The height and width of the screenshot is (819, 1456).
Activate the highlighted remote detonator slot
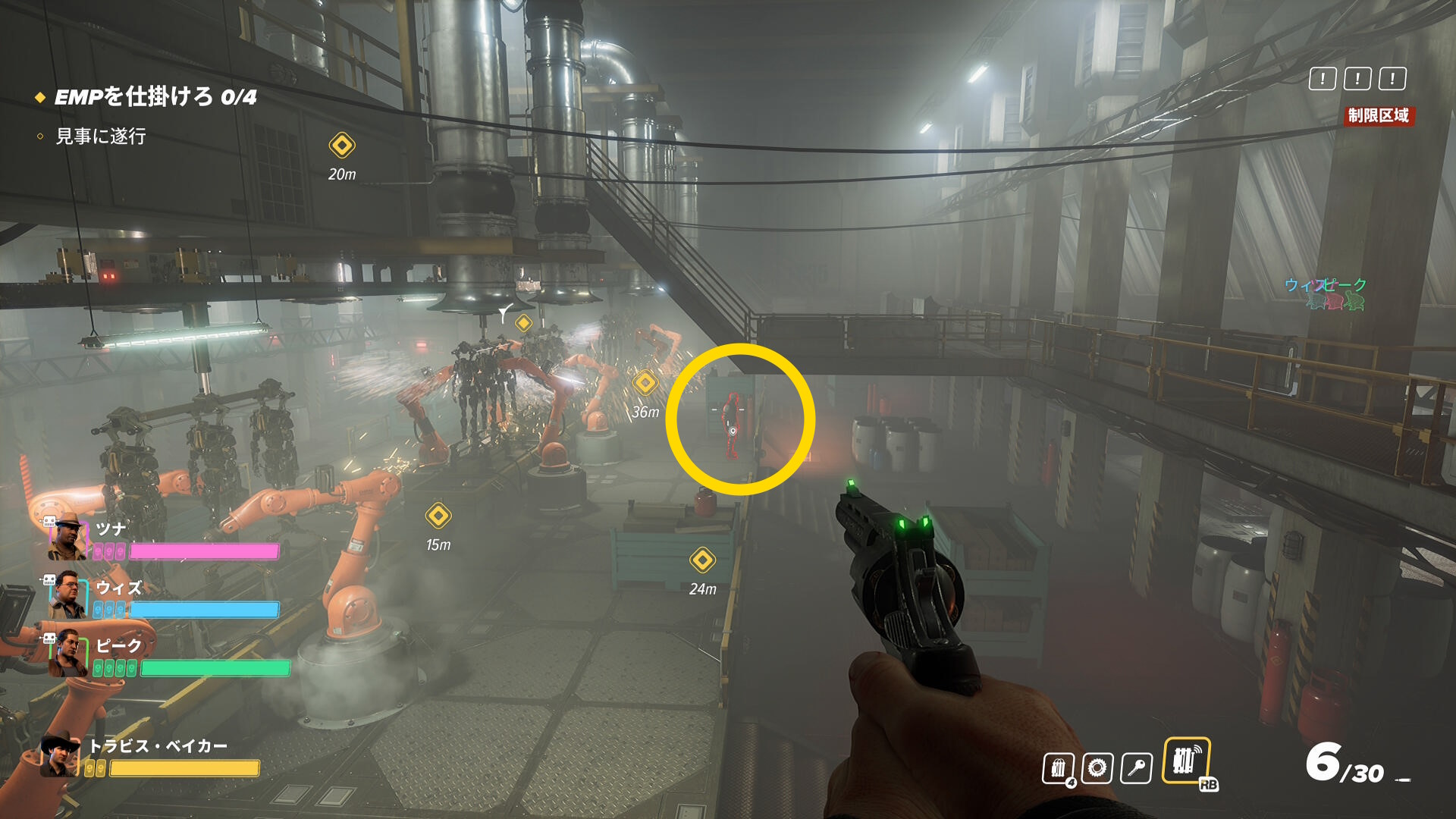[x=1186, y=761]
